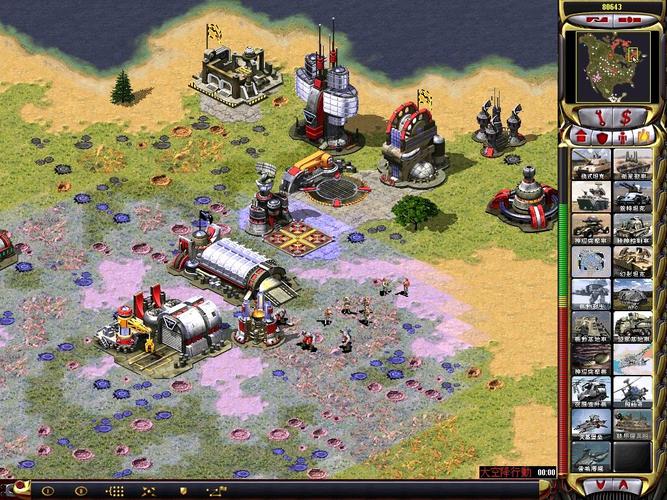This screenshot has width=667, height=500.
Task: Activate the dollar sign sell button
Action: [627, 116]
